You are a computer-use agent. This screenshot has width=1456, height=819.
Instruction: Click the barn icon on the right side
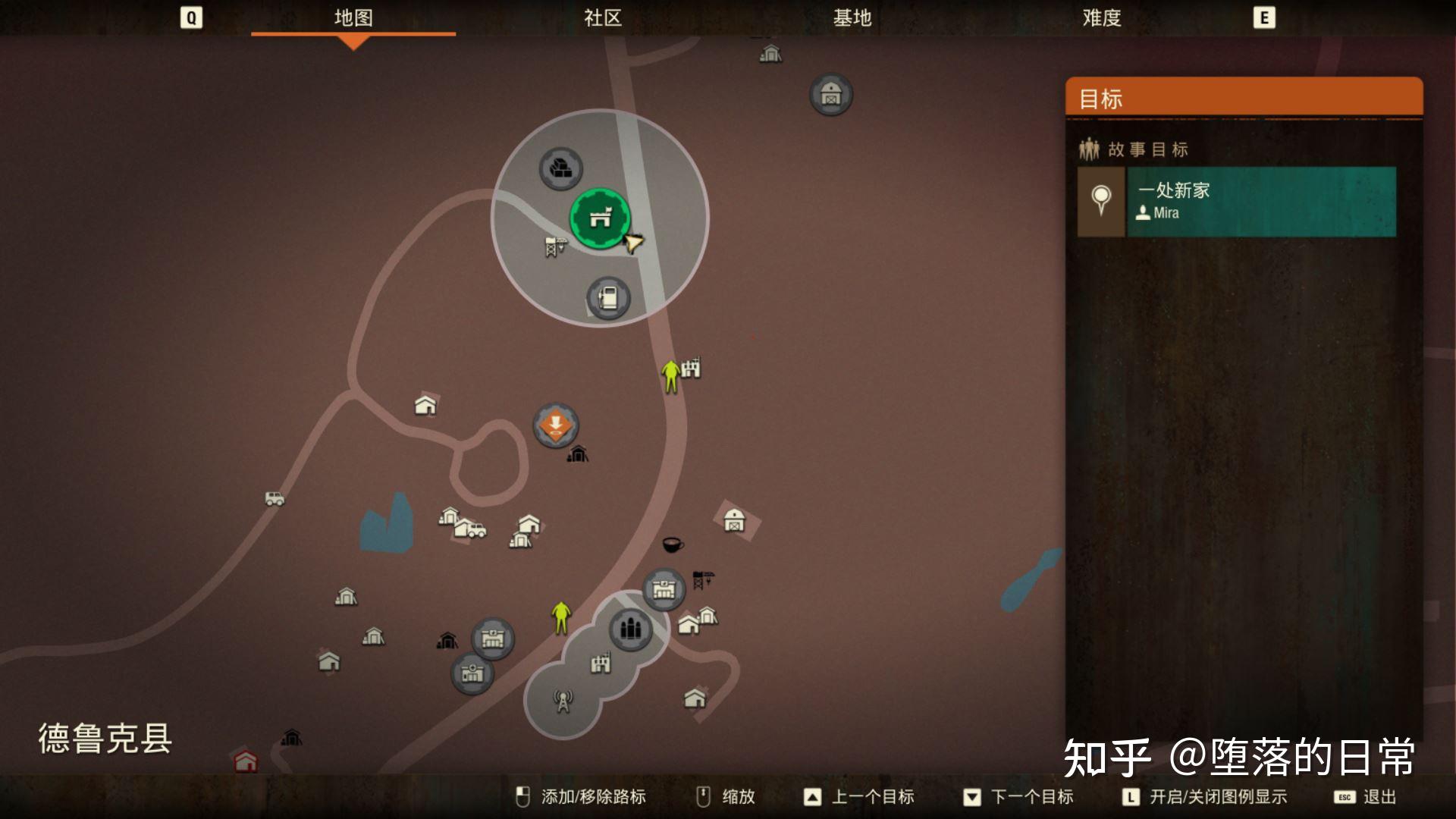(733, 521)
